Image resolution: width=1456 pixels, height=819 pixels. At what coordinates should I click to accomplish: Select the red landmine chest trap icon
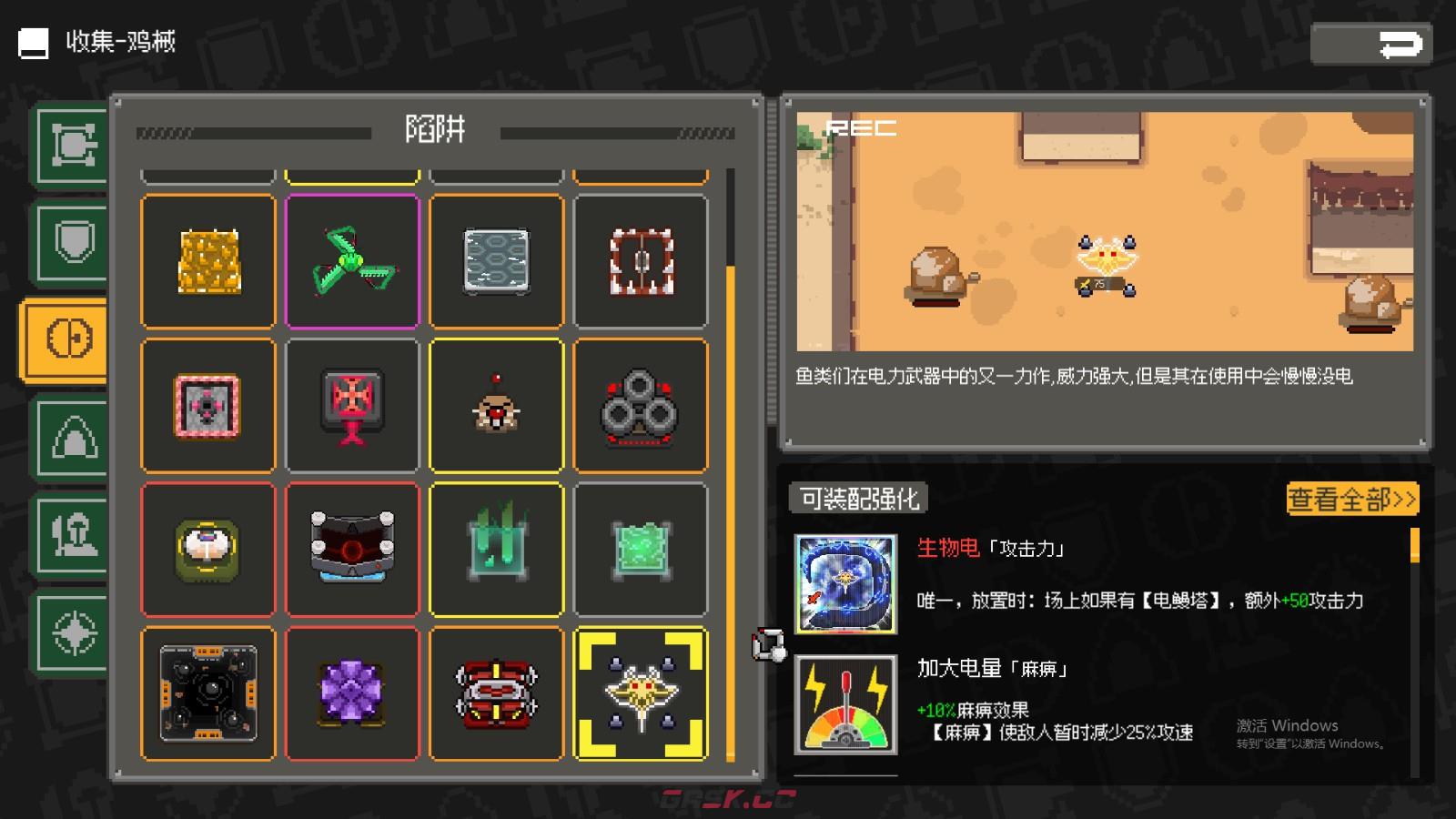[496, 693]
